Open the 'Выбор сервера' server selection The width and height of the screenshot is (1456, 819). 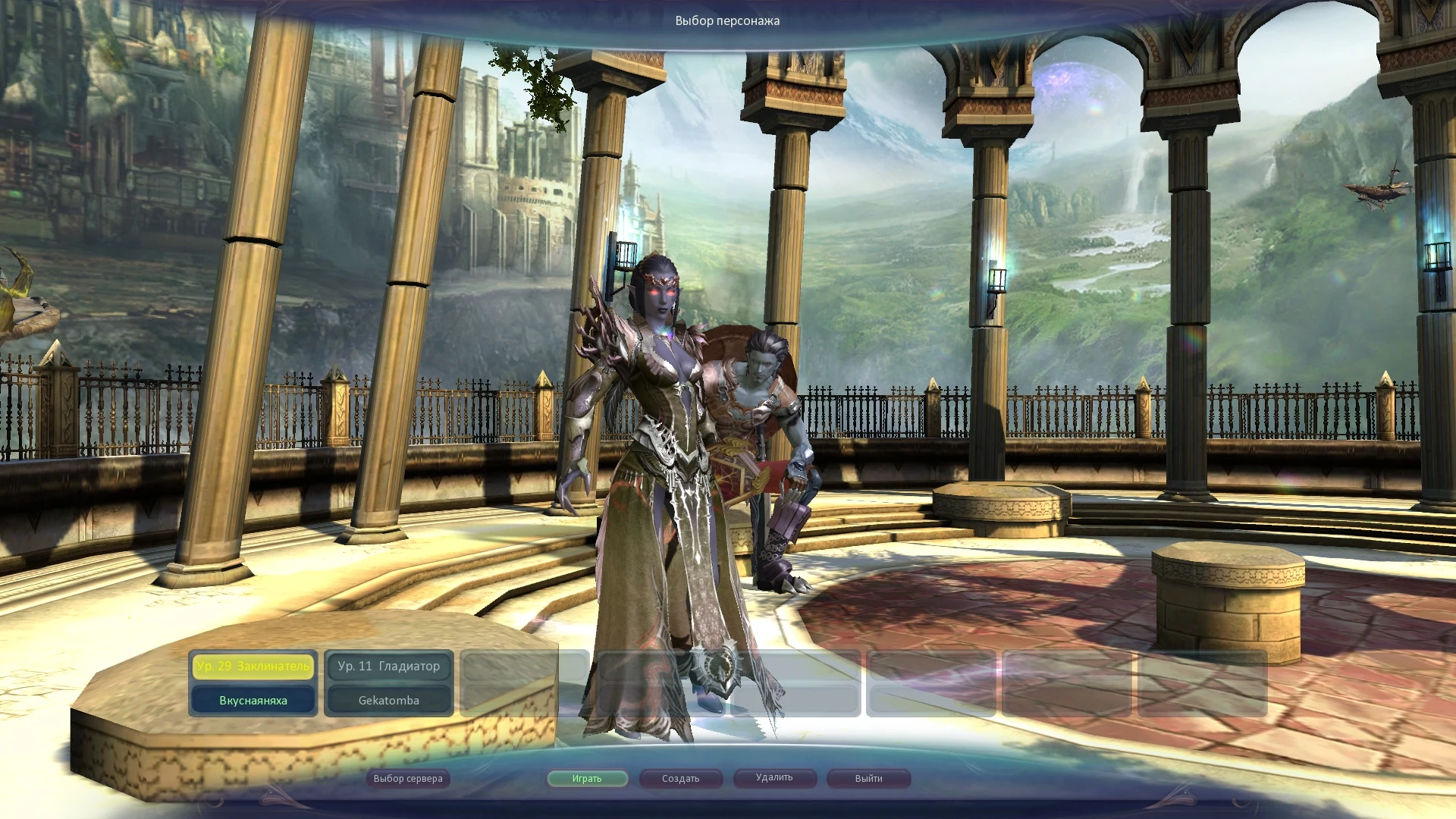tap(407, 778)
